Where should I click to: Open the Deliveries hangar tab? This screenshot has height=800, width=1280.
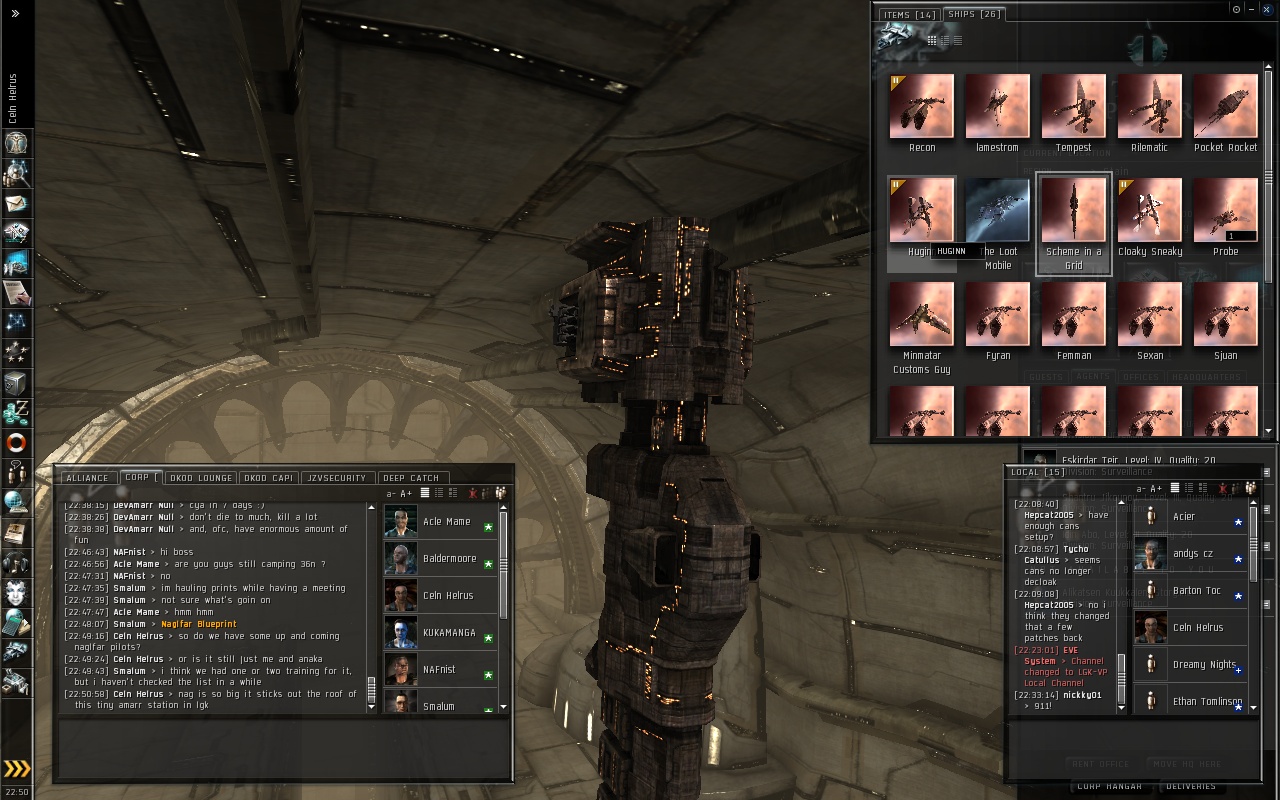coord(1191,787)
